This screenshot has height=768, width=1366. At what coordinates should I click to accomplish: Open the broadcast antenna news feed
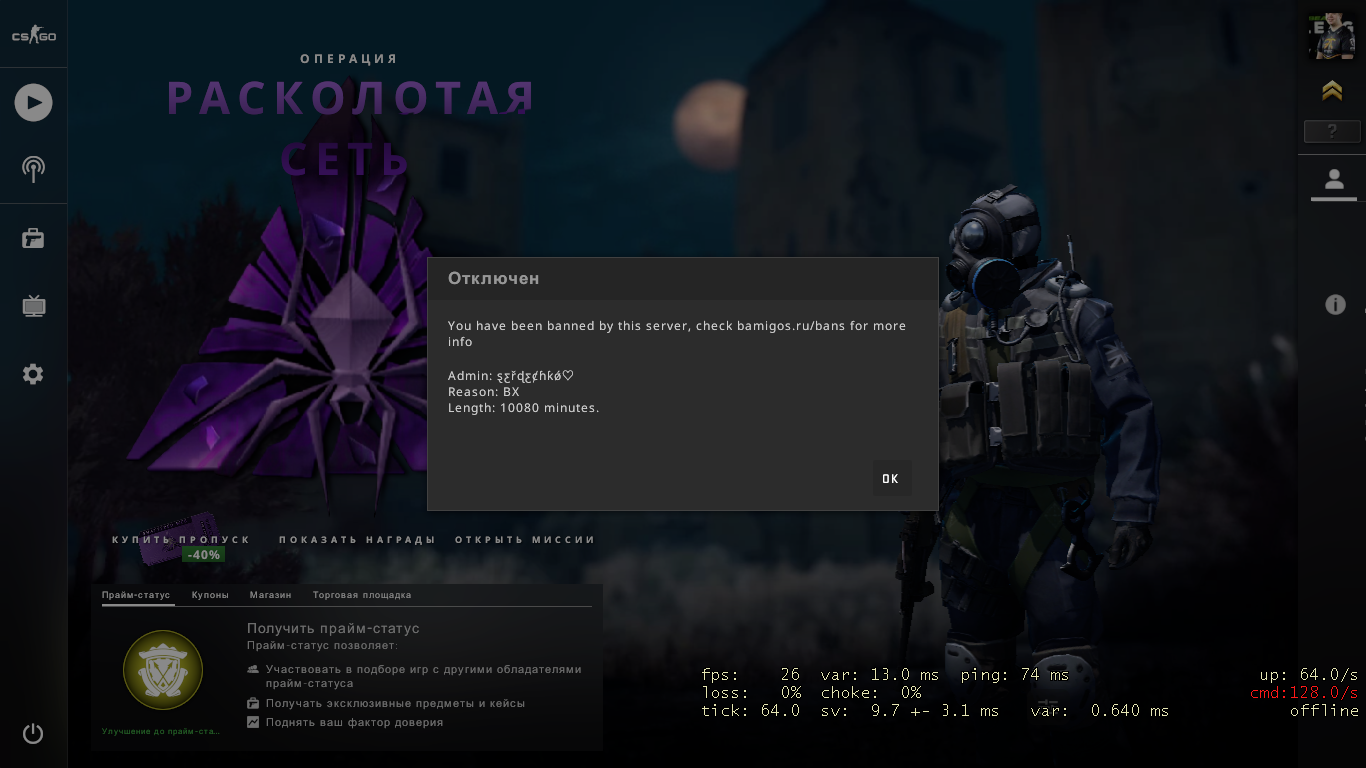click(x=33, y=168)
